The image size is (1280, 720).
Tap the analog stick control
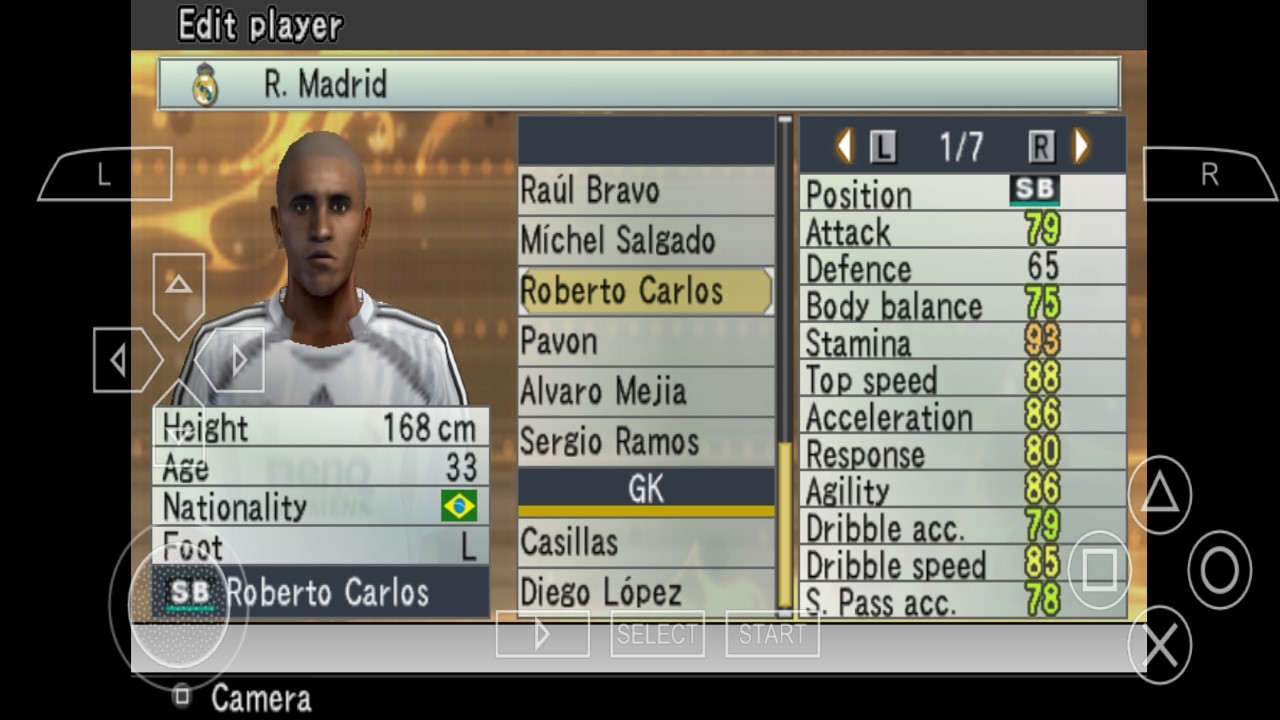[x=180, y=610]
